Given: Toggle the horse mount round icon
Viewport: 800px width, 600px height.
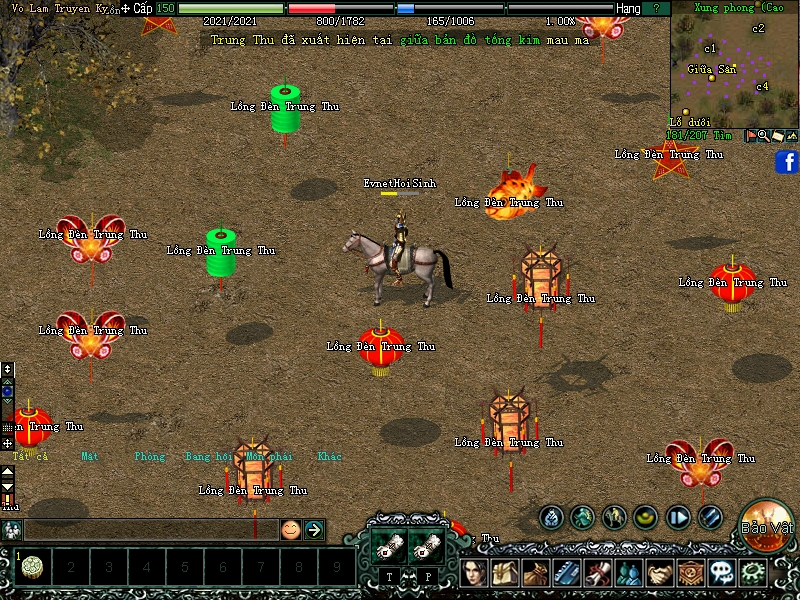Looking at the screenshot, I should click(x=614, y=518).
